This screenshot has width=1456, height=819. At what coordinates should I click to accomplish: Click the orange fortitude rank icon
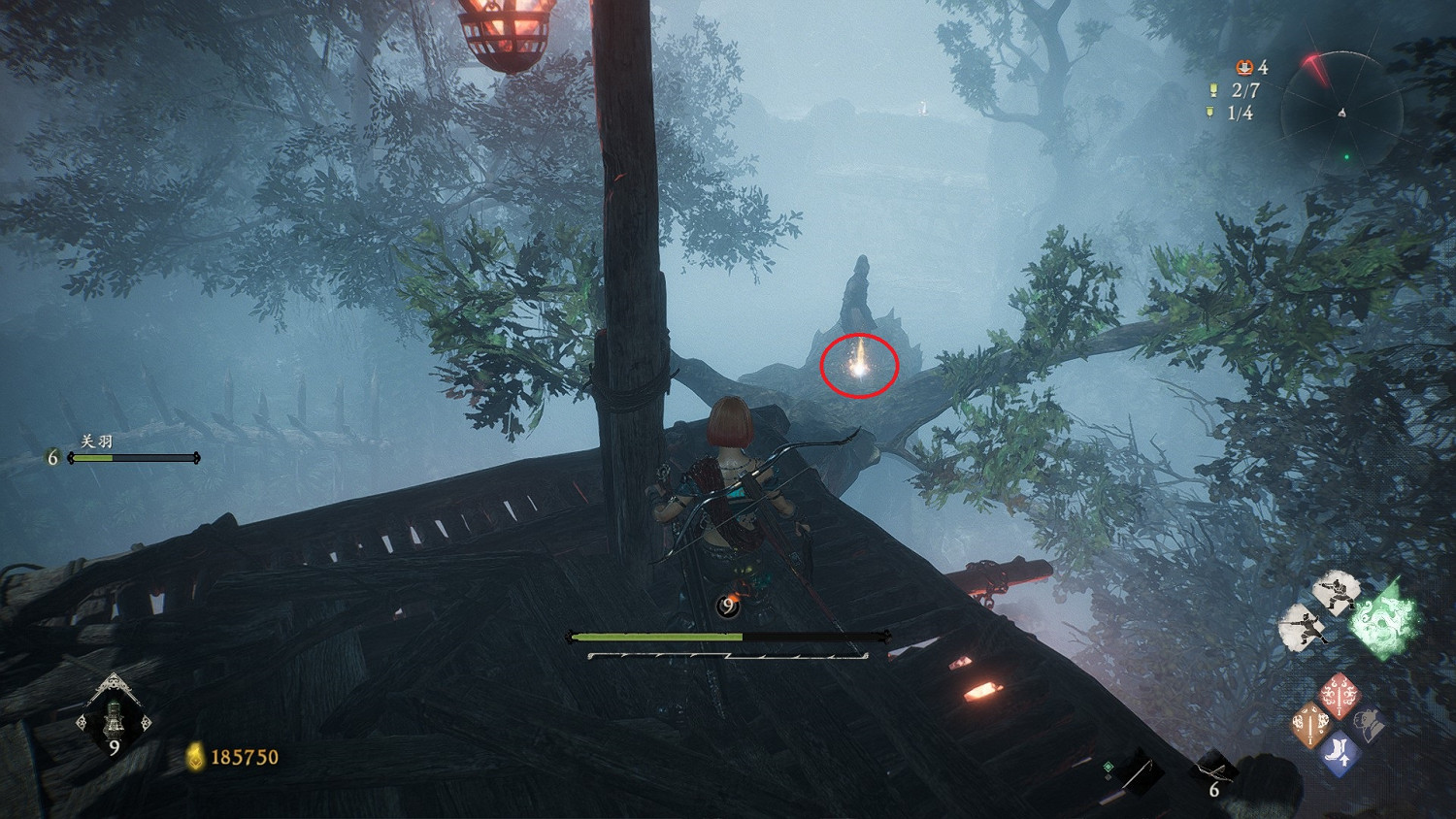(1243, 67)
